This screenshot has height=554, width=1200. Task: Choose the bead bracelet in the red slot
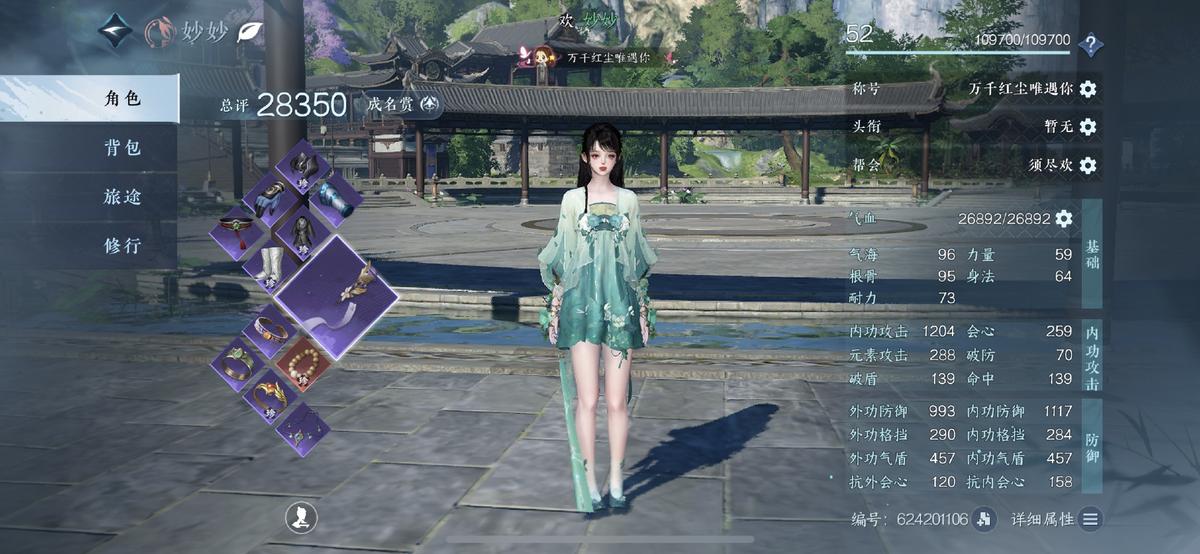[x=303, y=363]
